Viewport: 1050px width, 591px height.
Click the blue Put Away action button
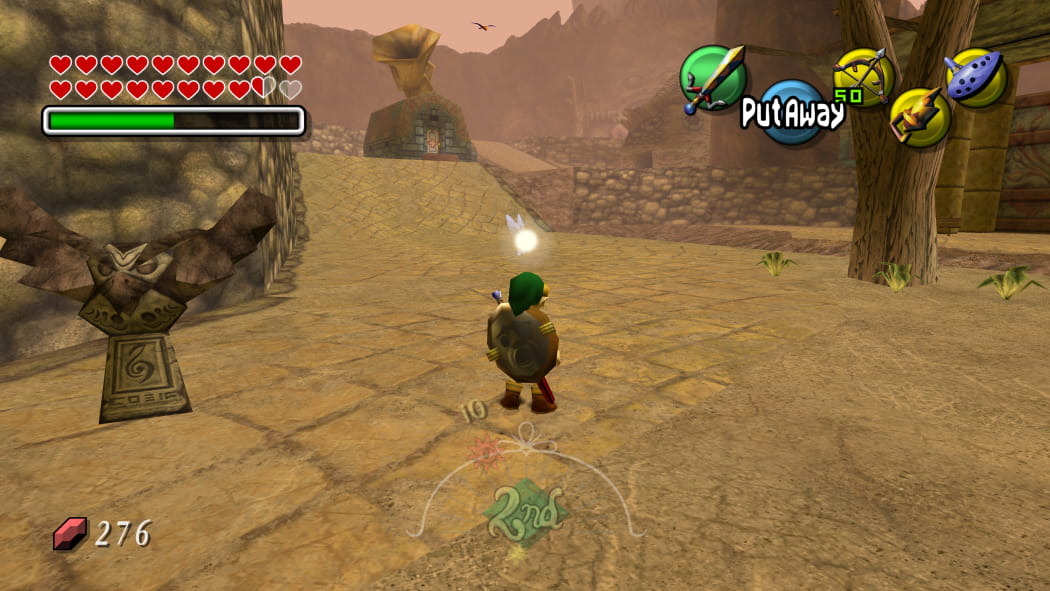792,113
